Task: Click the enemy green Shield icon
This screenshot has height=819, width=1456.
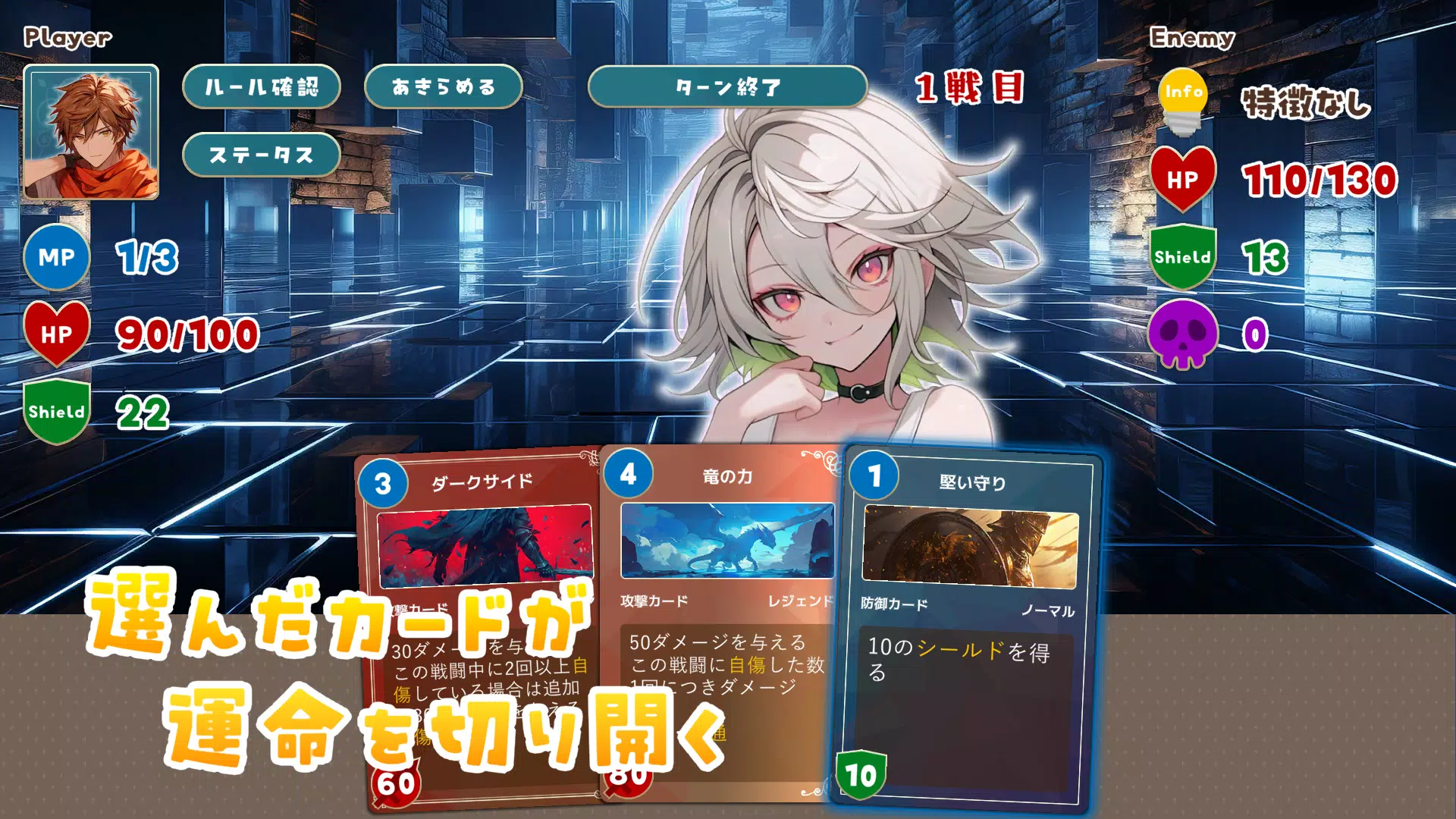Action: point(1181,256)
